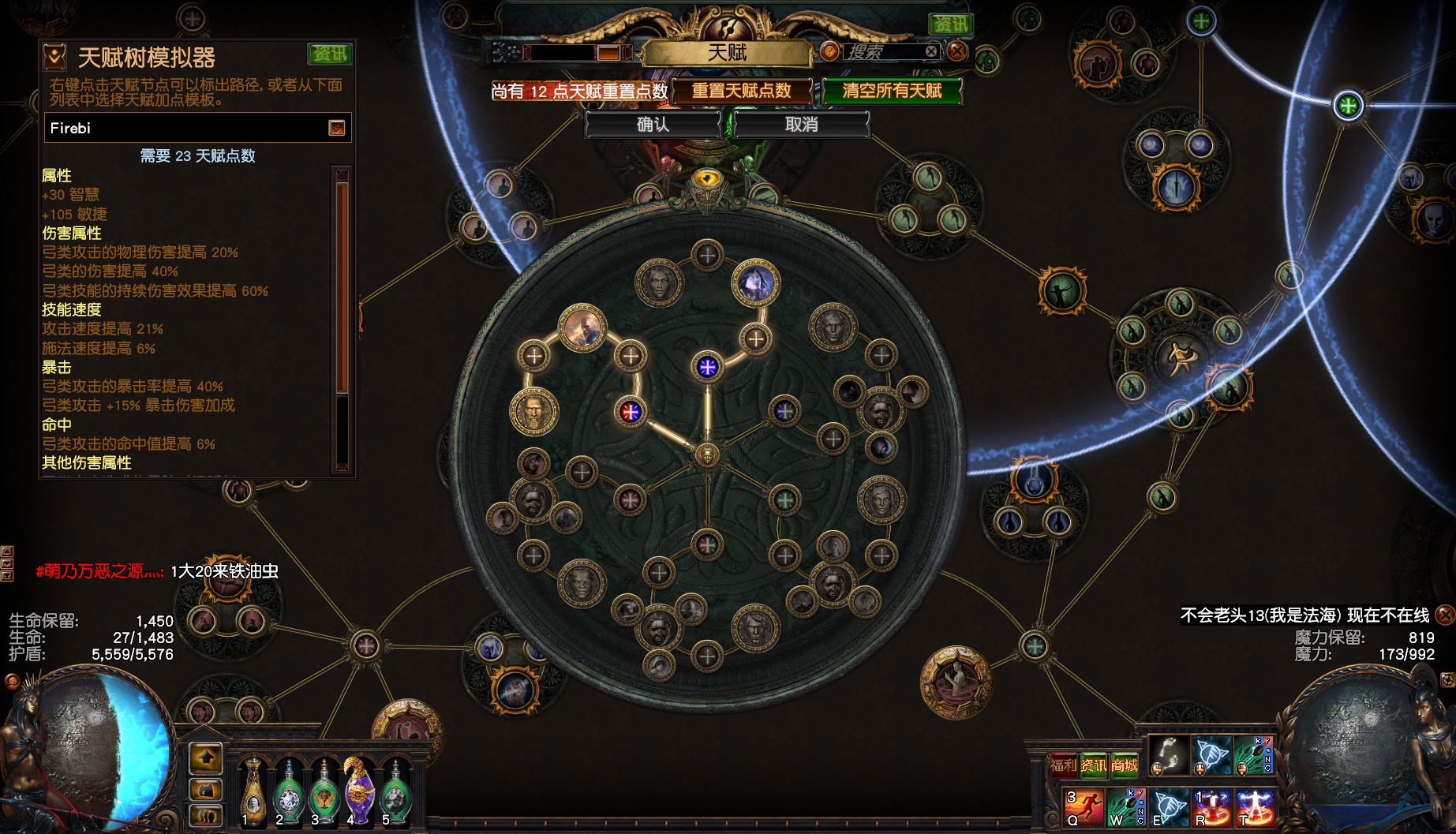Confirm talent changes with 确认

coord(653,125)
